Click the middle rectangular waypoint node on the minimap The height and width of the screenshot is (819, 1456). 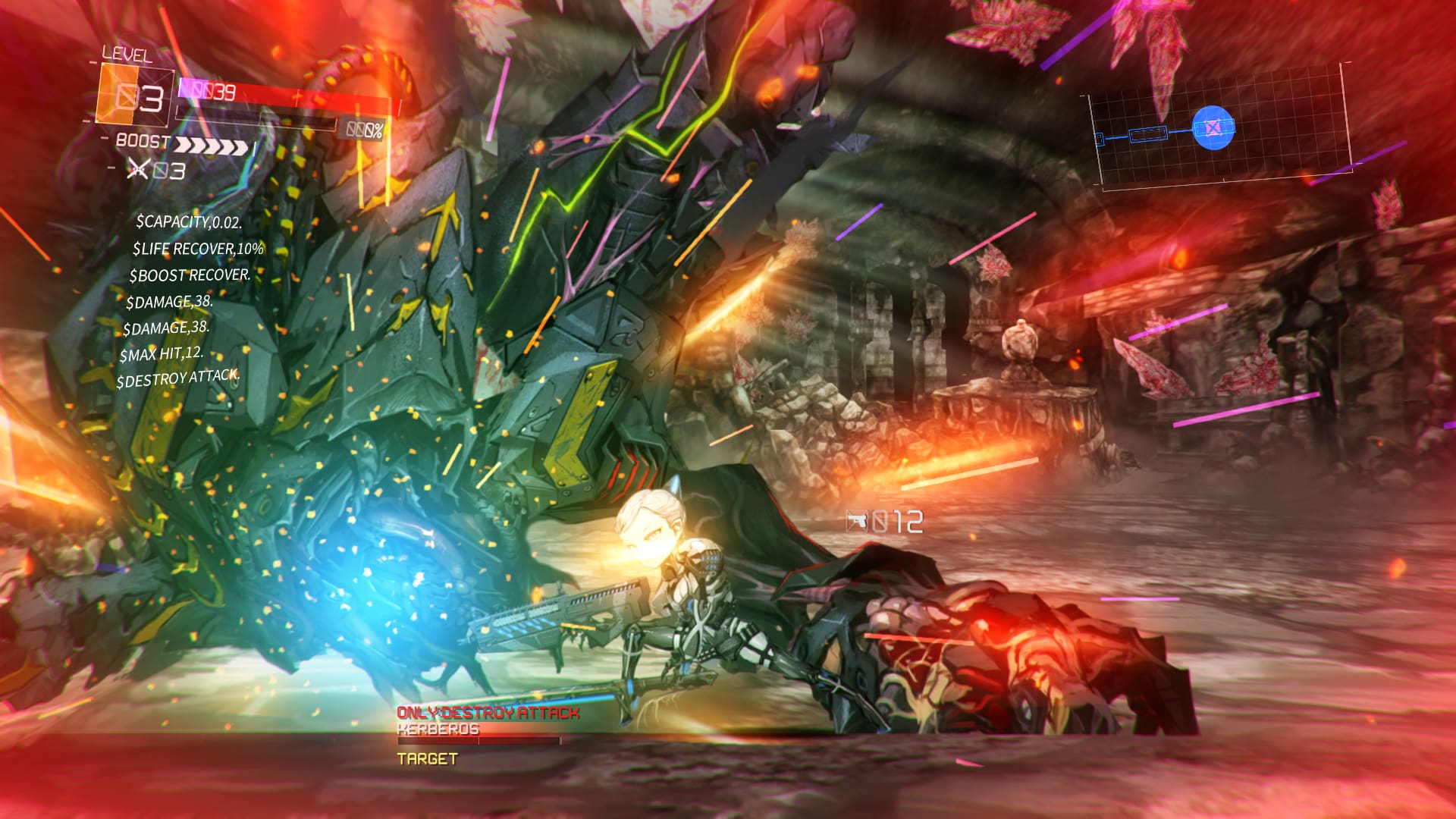pos(1148,135)
